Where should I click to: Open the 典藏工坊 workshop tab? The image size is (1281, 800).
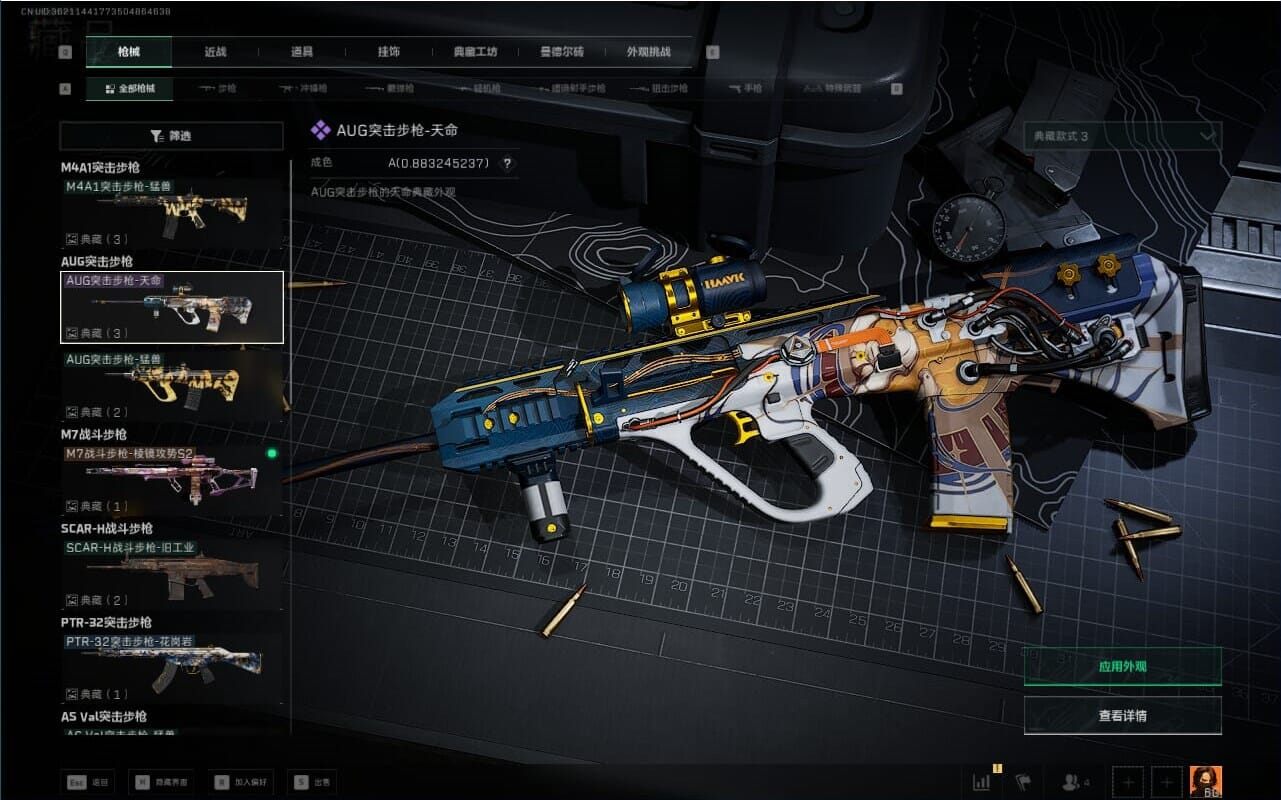point(475,52)
